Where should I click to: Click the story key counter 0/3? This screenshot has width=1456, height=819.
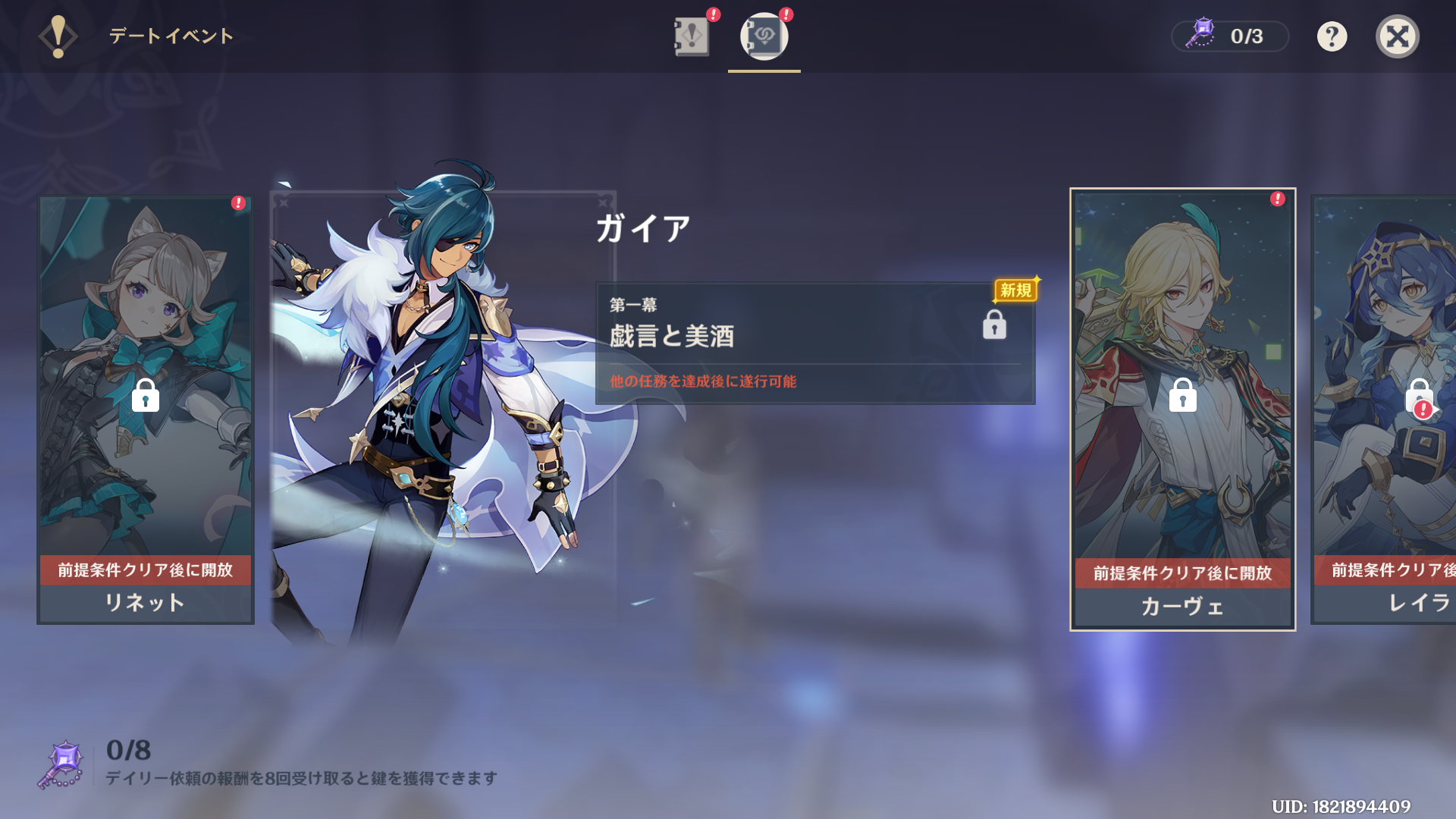click(x=1229, y=36)
